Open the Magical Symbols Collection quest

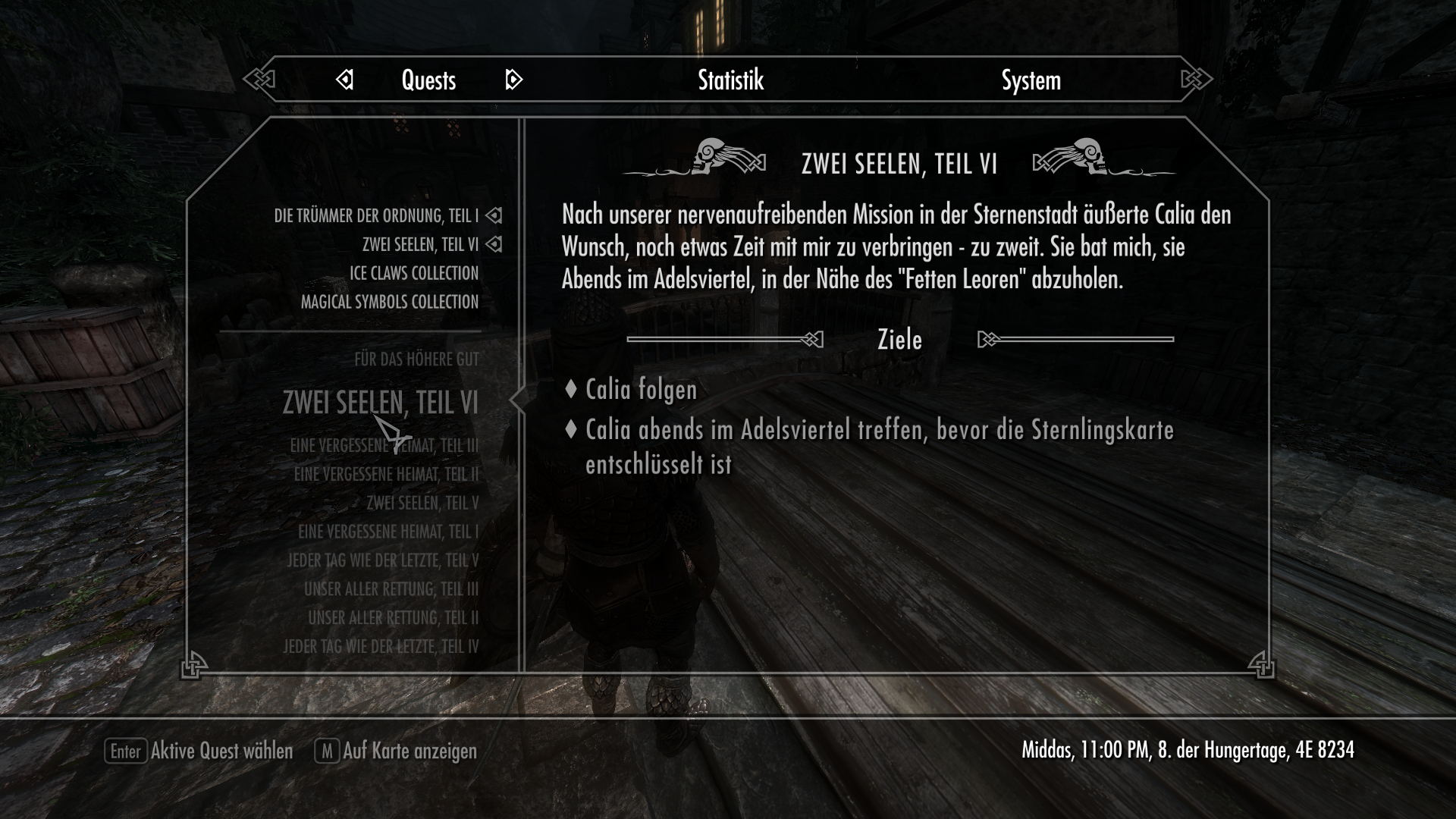click(x=390, y=302)
